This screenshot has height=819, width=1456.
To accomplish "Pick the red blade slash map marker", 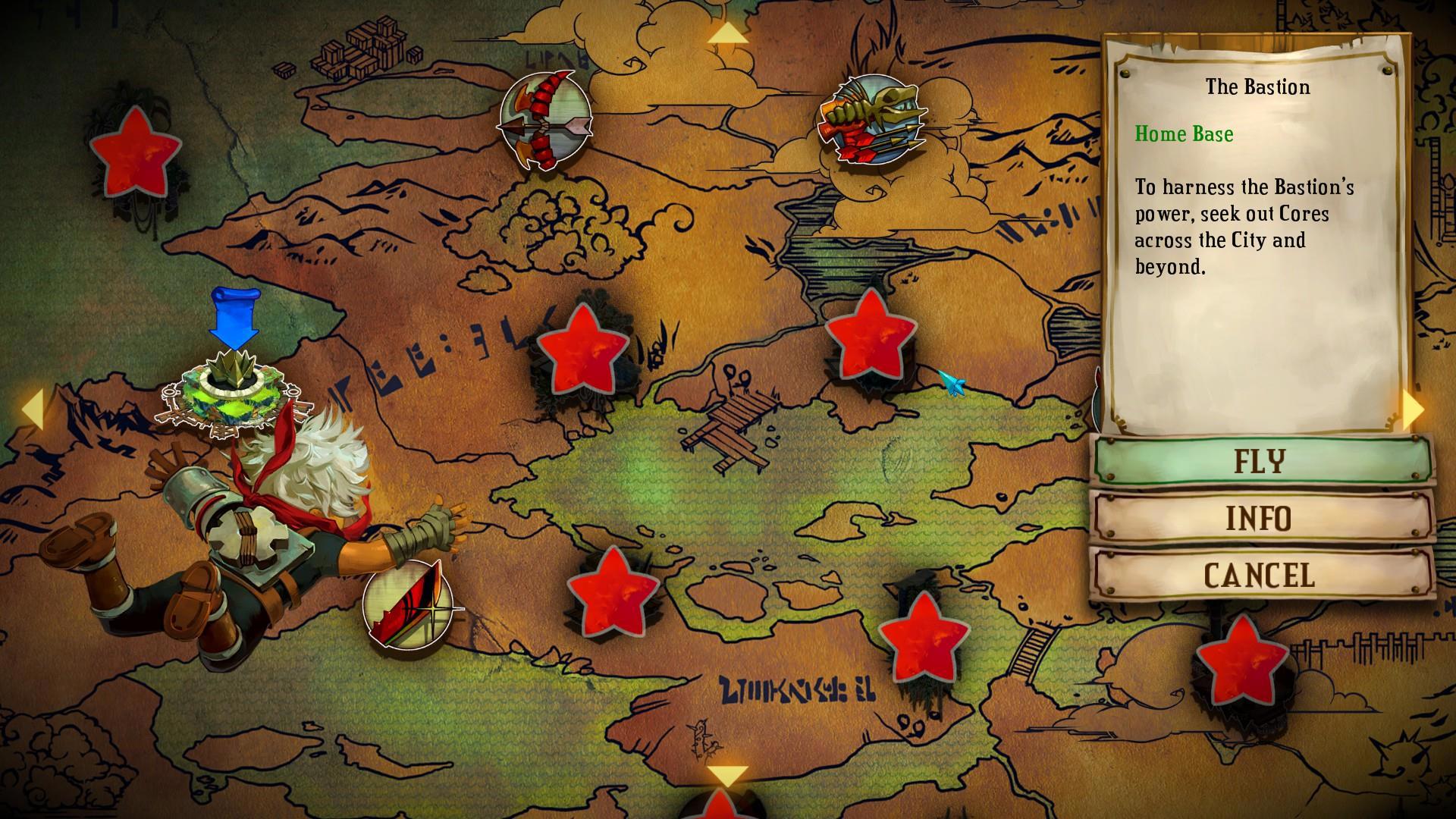I will (x=408, y=604).
